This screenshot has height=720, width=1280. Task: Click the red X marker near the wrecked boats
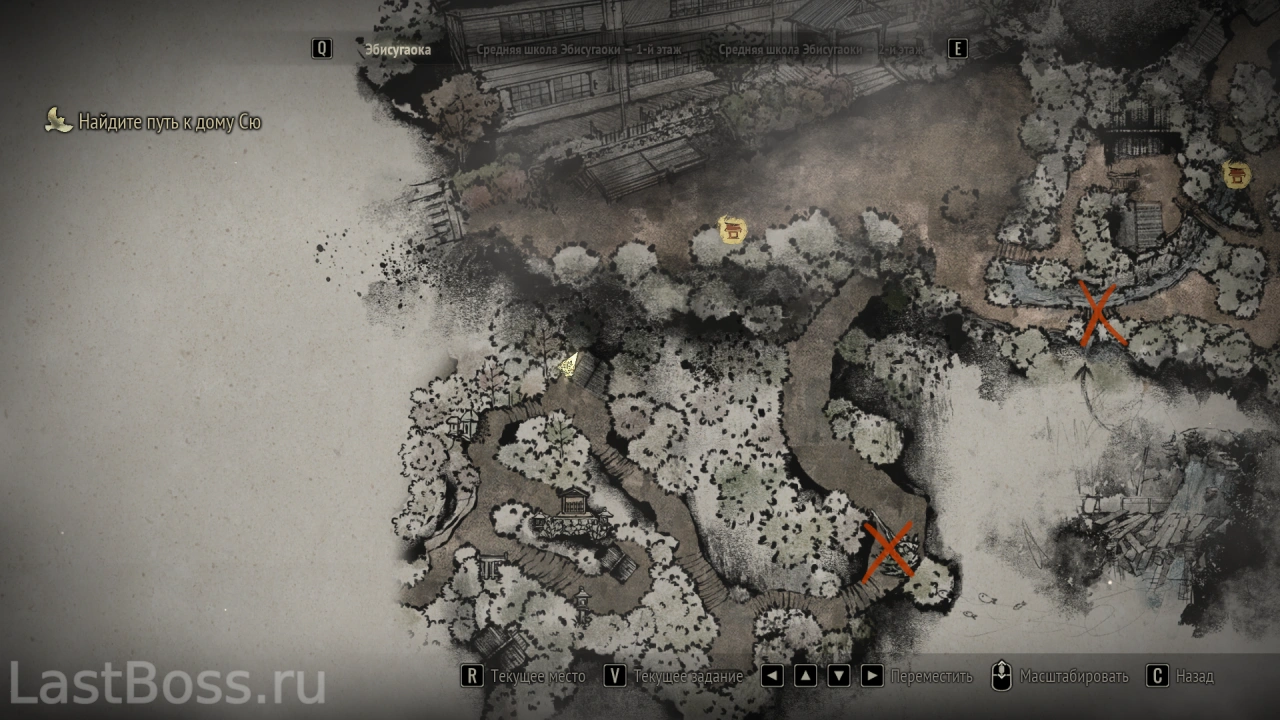coord(1097,314)
